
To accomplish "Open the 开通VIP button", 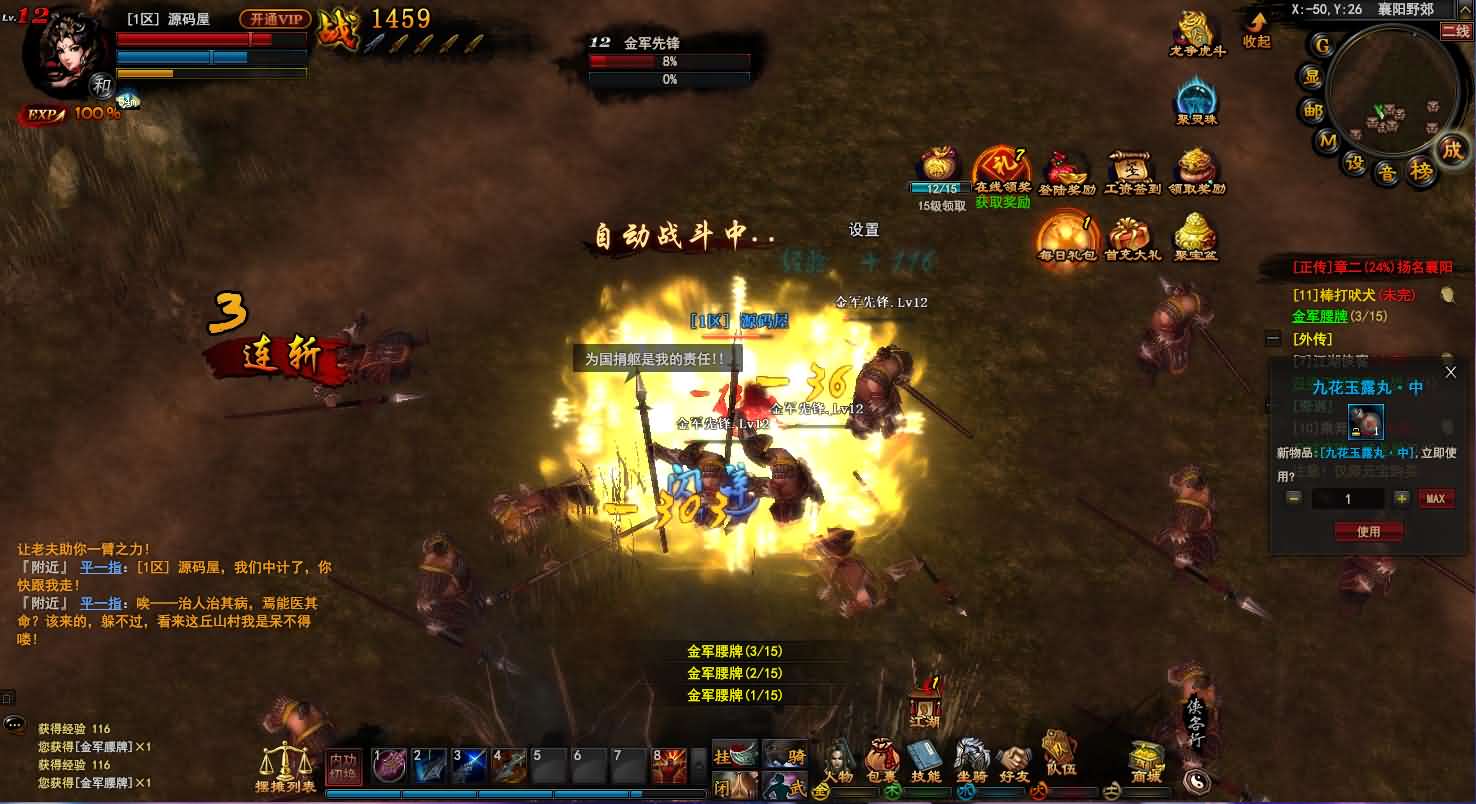I will click(275, 19).
